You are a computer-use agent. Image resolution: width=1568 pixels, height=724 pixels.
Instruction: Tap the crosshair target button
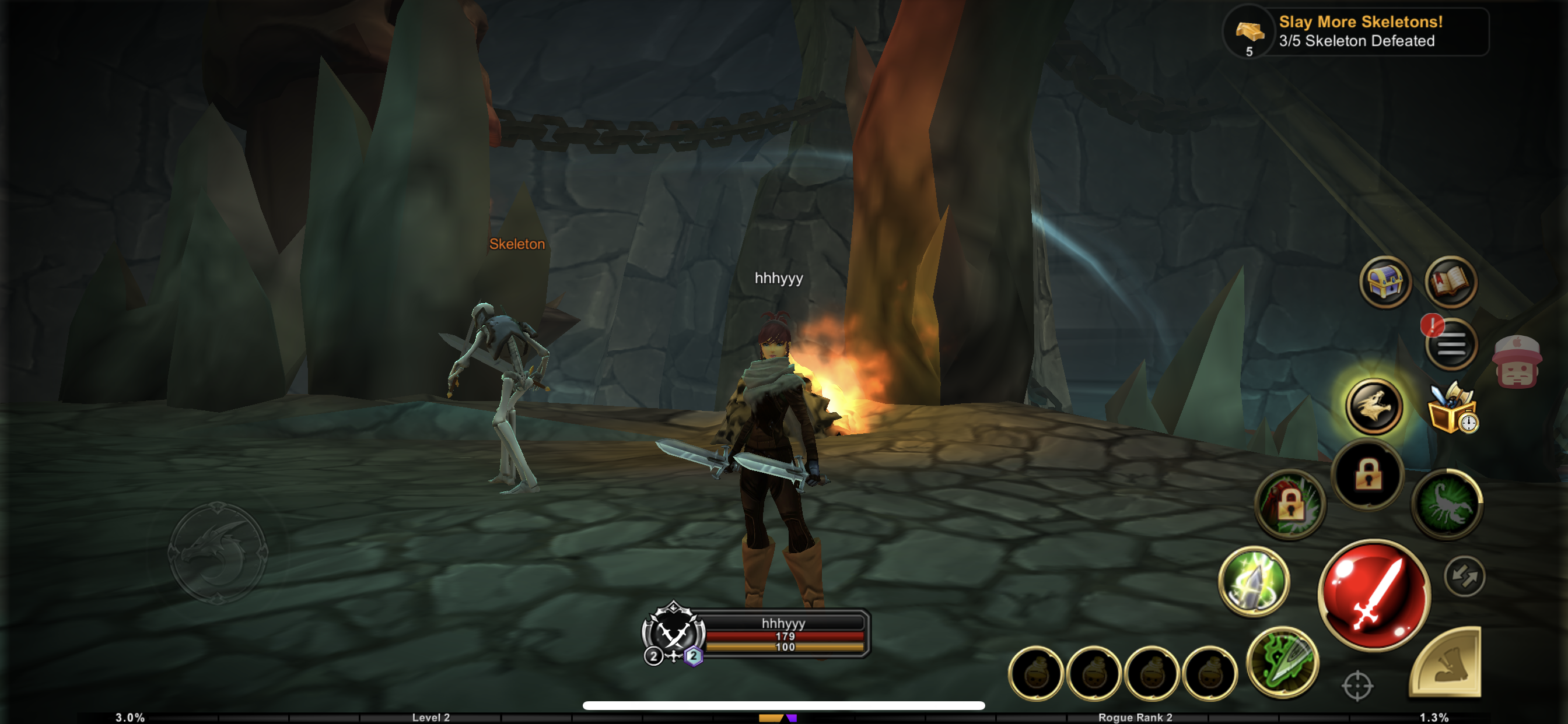point(1357,686)
